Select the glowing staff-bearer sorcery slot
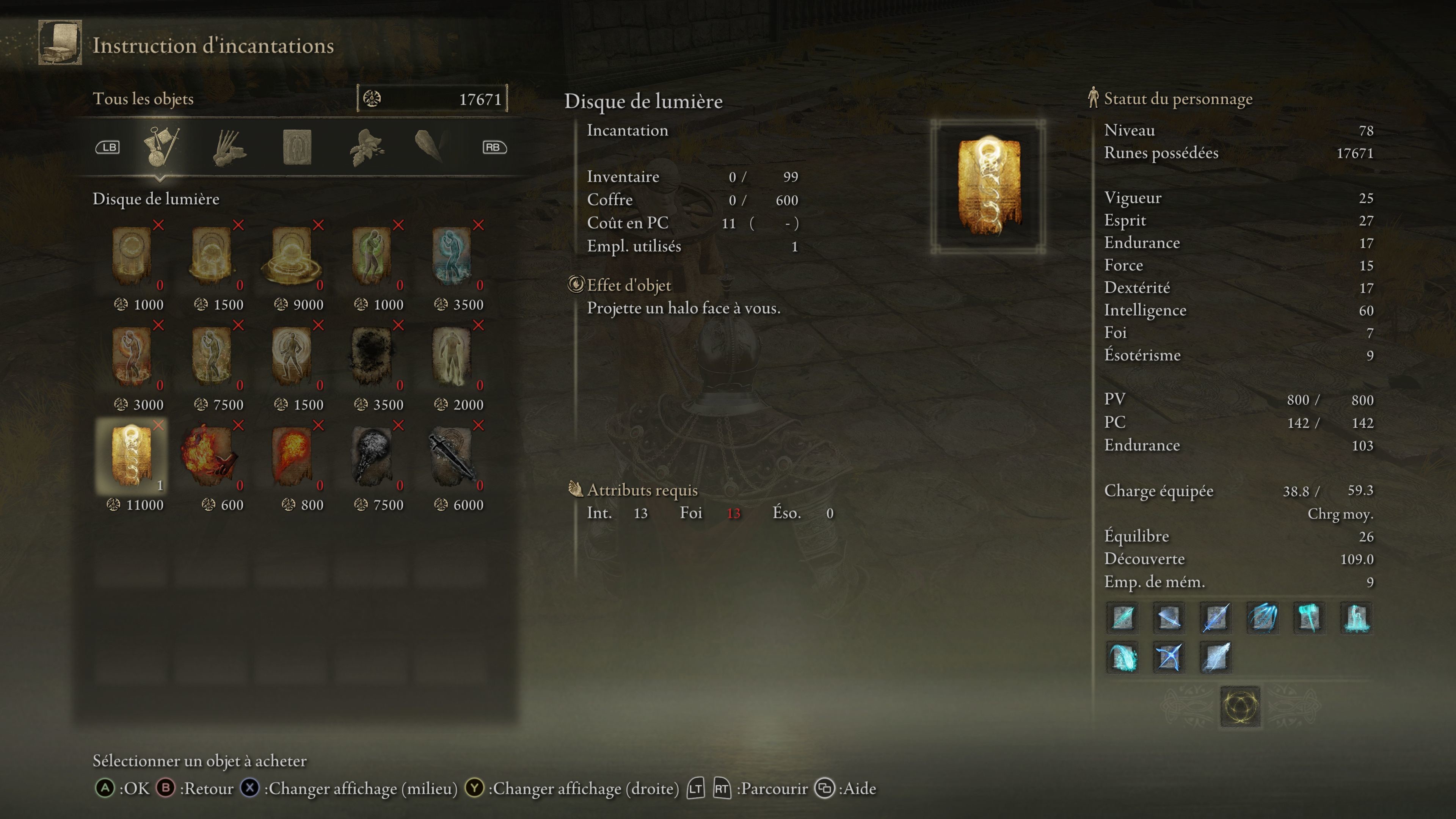This screenshot has width=1456, height=819. click(x=1356, y=617)
